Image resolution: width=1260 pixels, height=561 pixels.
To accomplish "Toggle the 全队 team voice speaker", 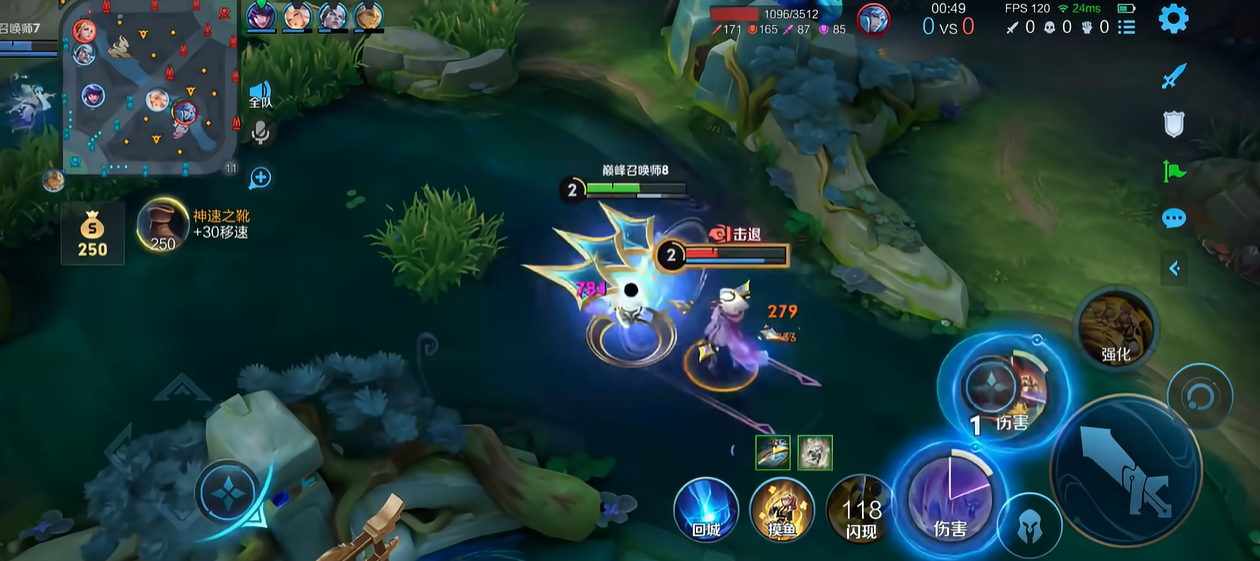I will 260,94.
